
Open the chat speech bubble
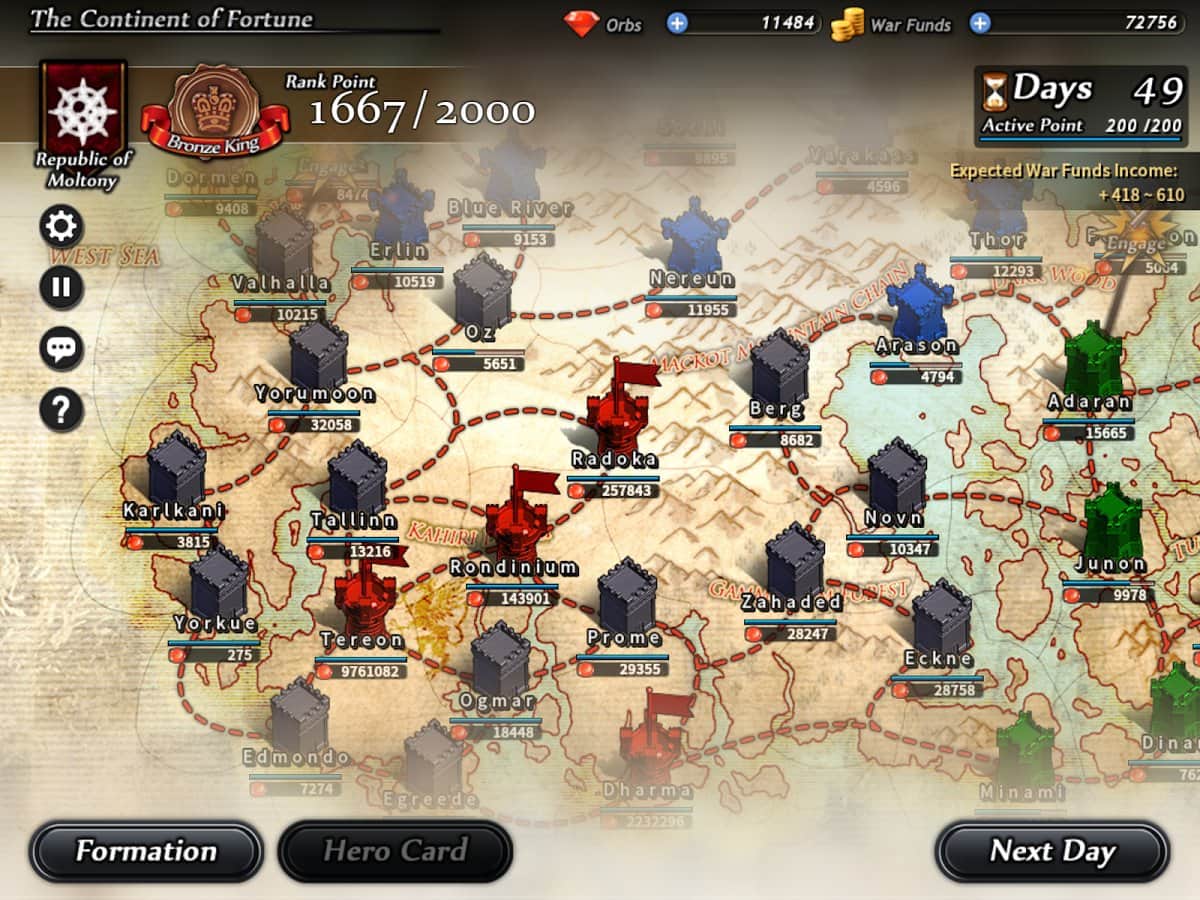pos(61,350)
